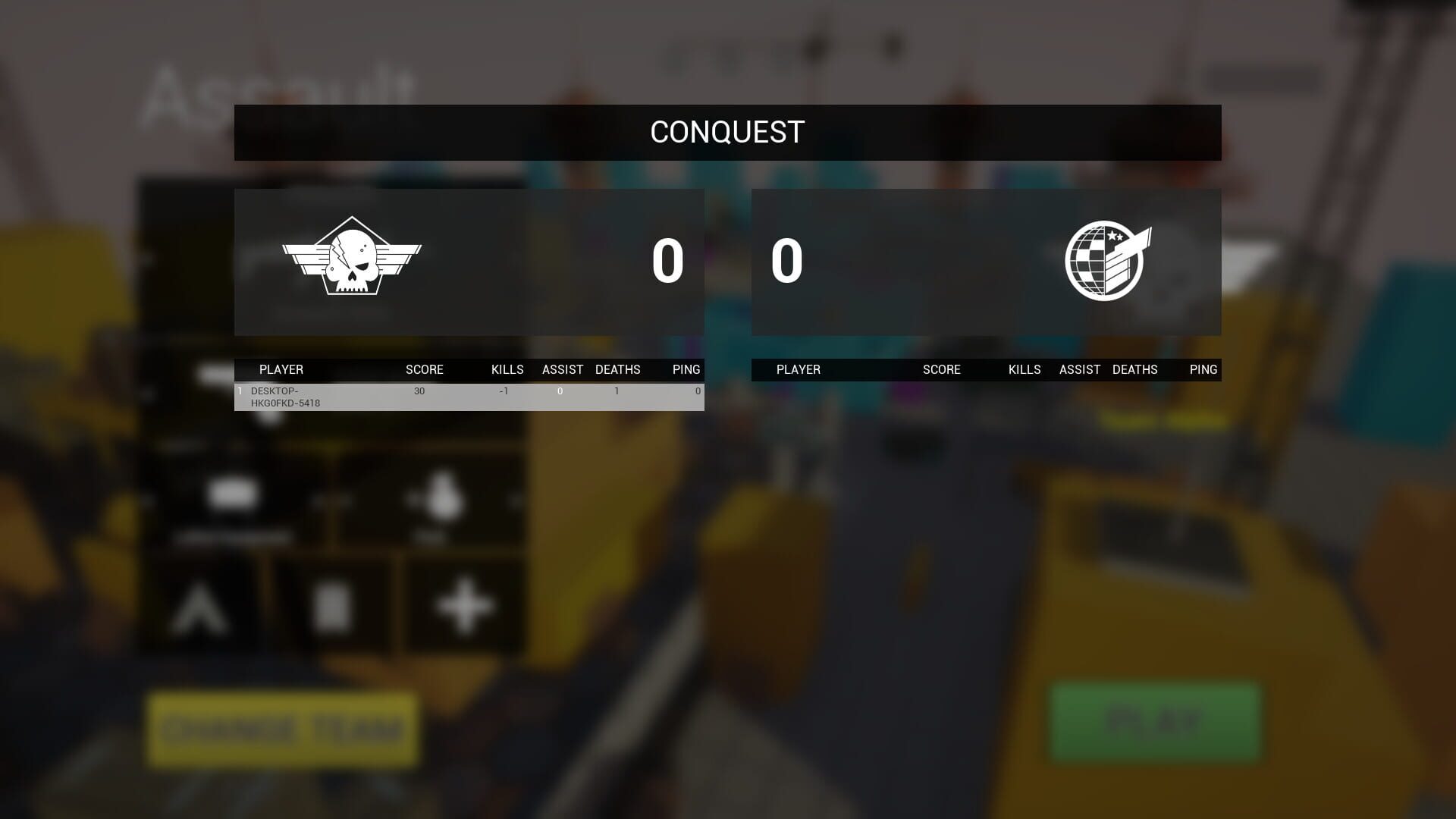Image resolution: width=1456 pixels, height=819 pixels.
Task: Sort left scoreboard by SCORE column
Action: 423,369
